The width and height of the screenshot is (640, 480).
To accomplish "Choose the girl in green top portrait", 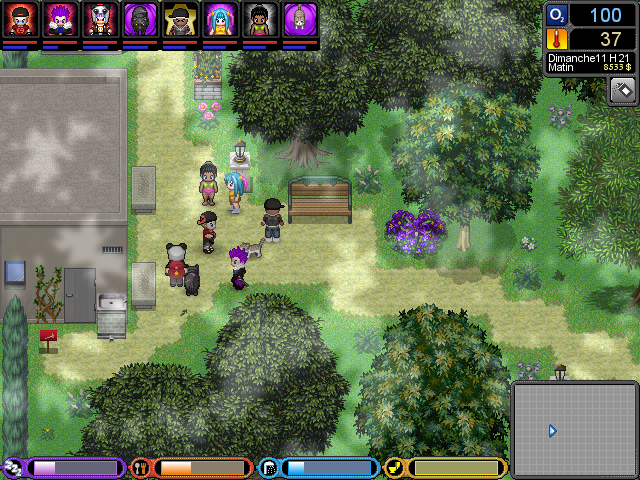I will (260, 20).
